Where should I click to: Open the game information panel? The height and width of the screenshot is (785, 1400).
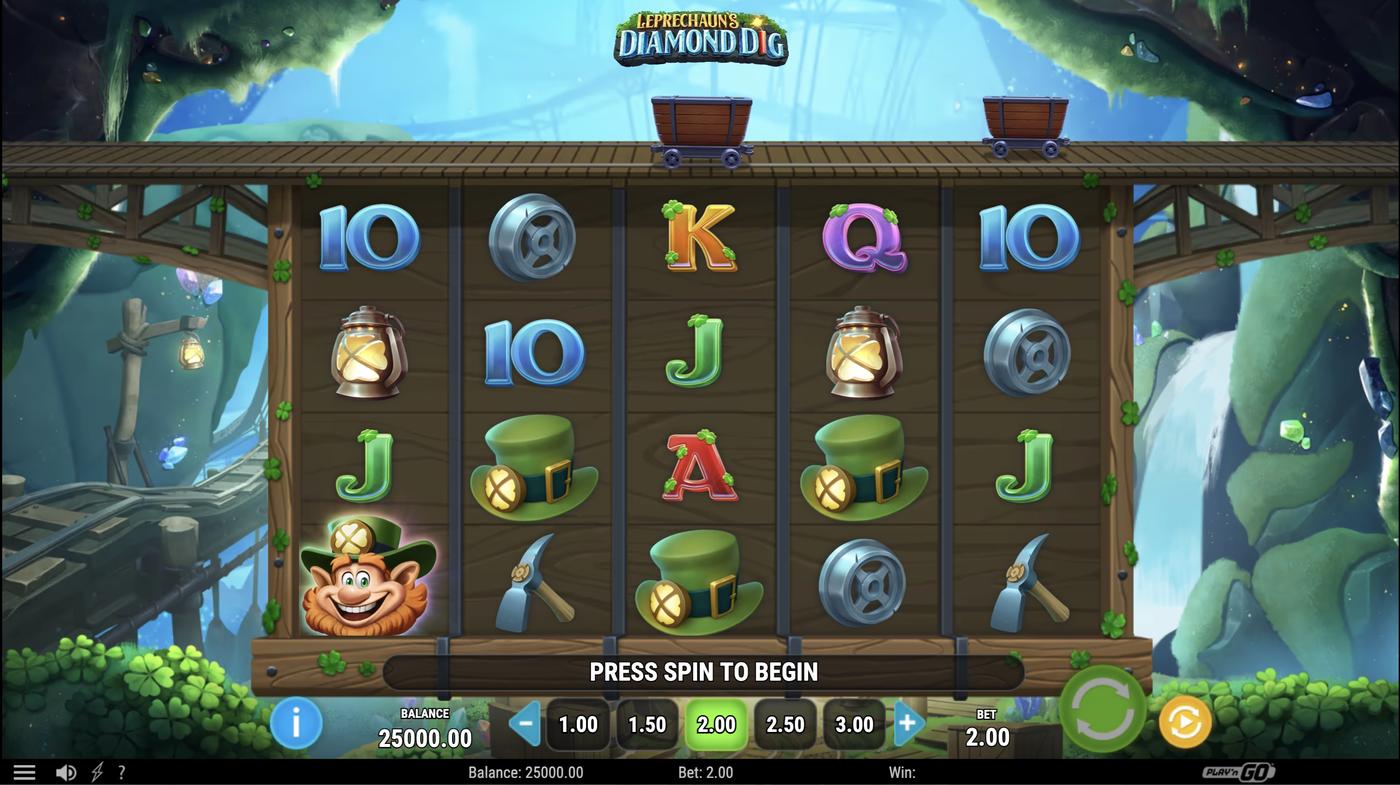click(295, 723)
